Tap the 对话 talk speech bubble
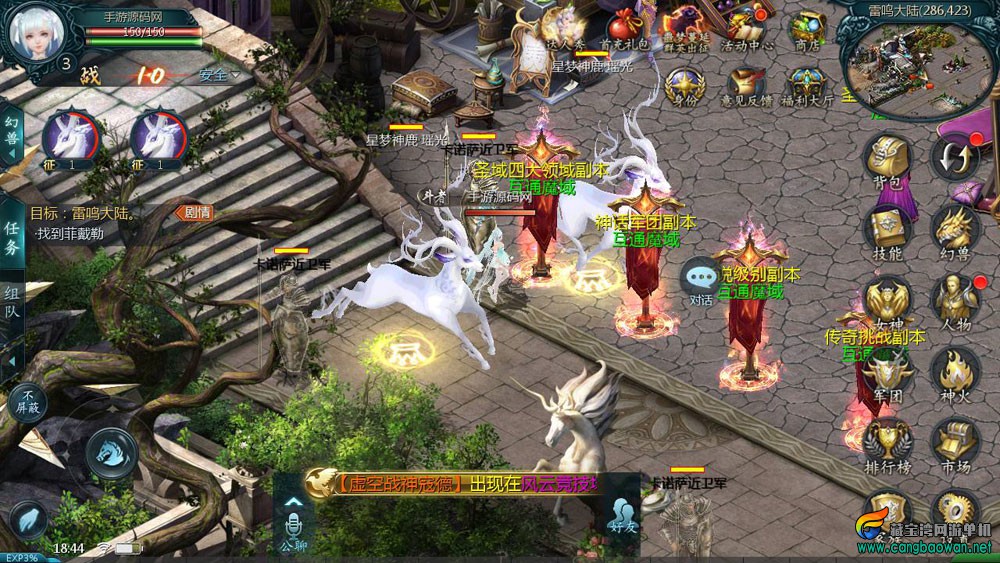Screen dimensions: 1000x563 pos(701,280)
